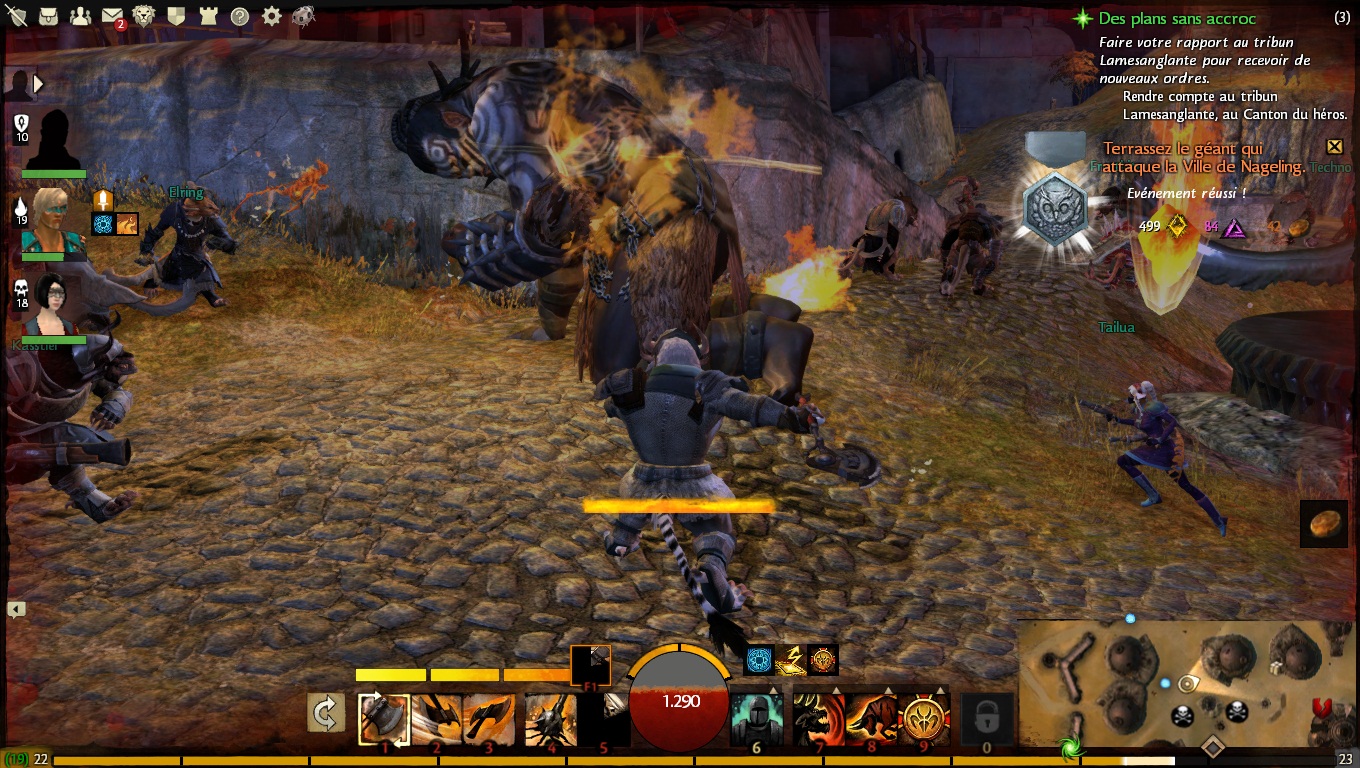The height and width of the screenshot is (768, 1360).
Task: Open the contacts and party icon
Action: pyautogui.click(x=81, y=16)
